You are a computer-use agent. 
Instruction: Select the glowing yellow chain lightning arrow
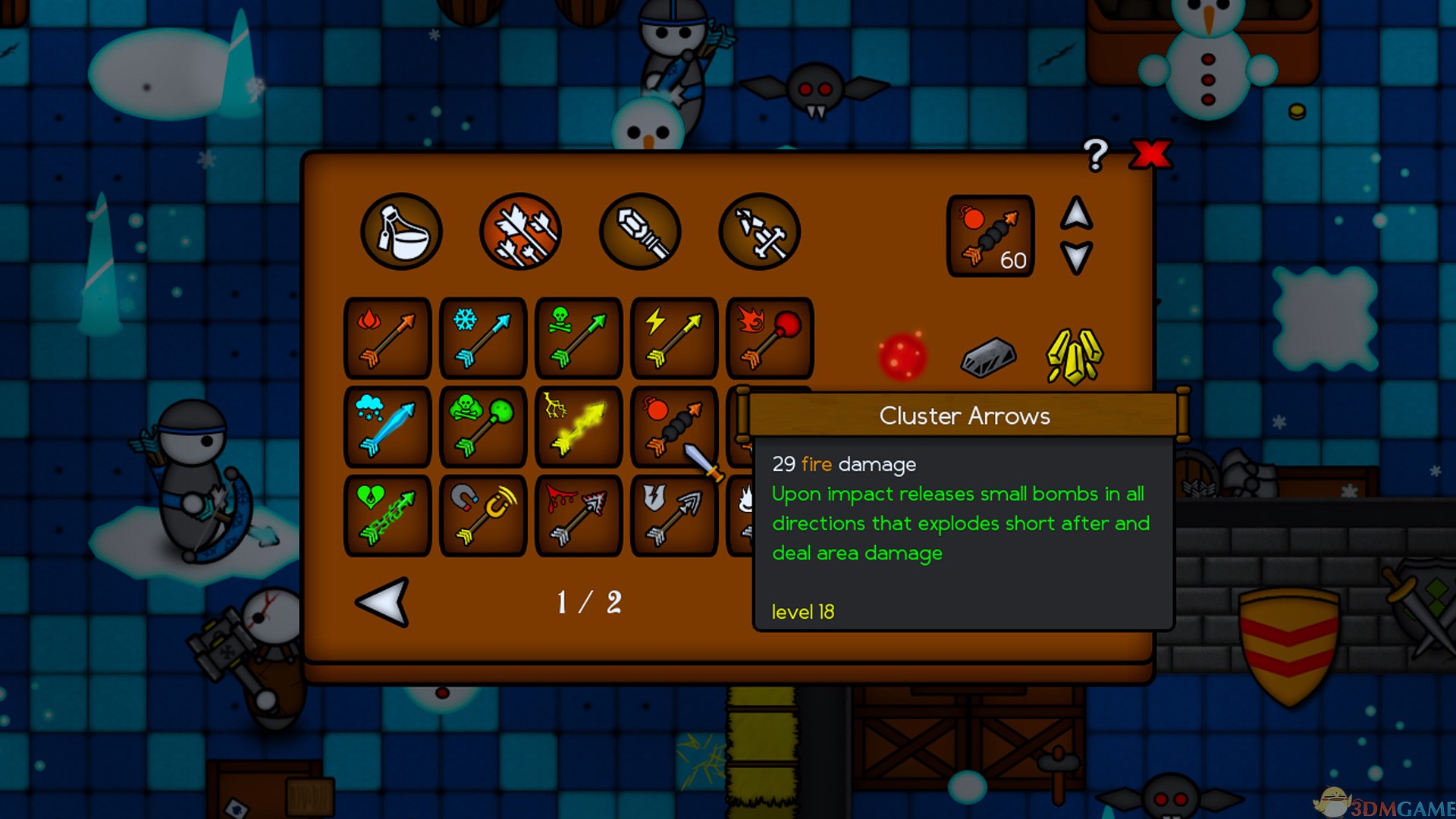click(x=579, y=427)
